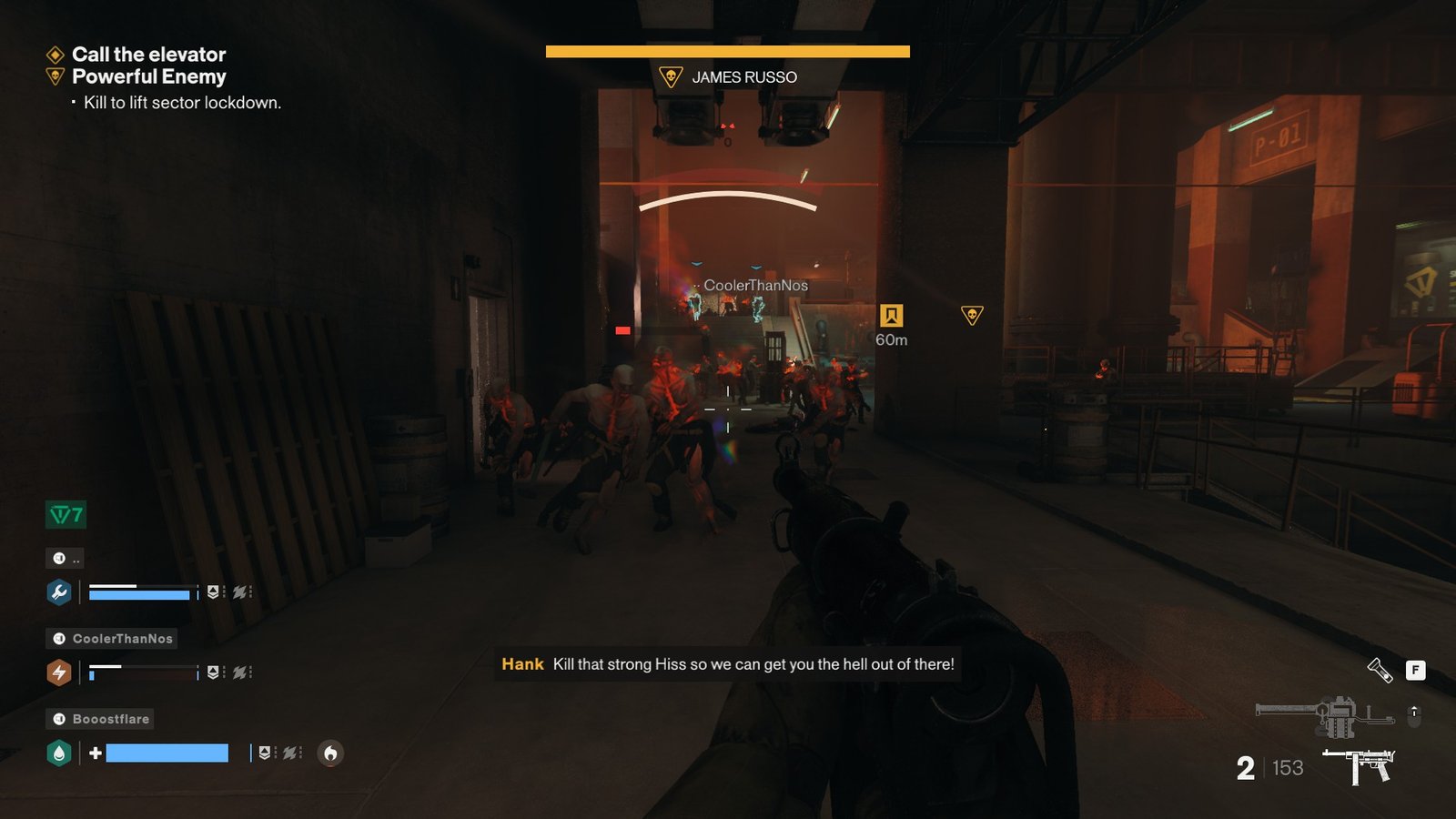
Task: Click the objective text 'Kill to lift sector lockdown'
Action: pyautogui.click(x=181, y=103)
